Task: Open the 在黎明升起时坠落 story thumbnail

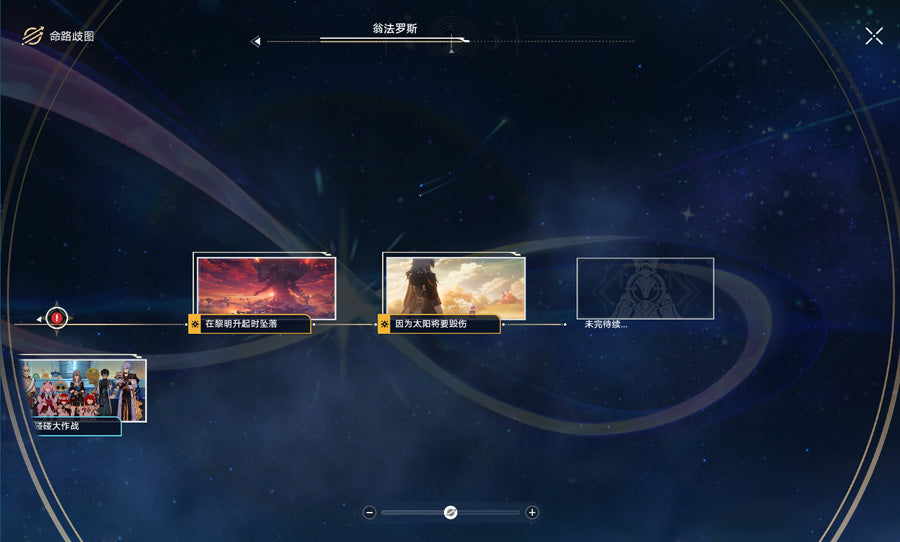Action: tap(266, 287)
